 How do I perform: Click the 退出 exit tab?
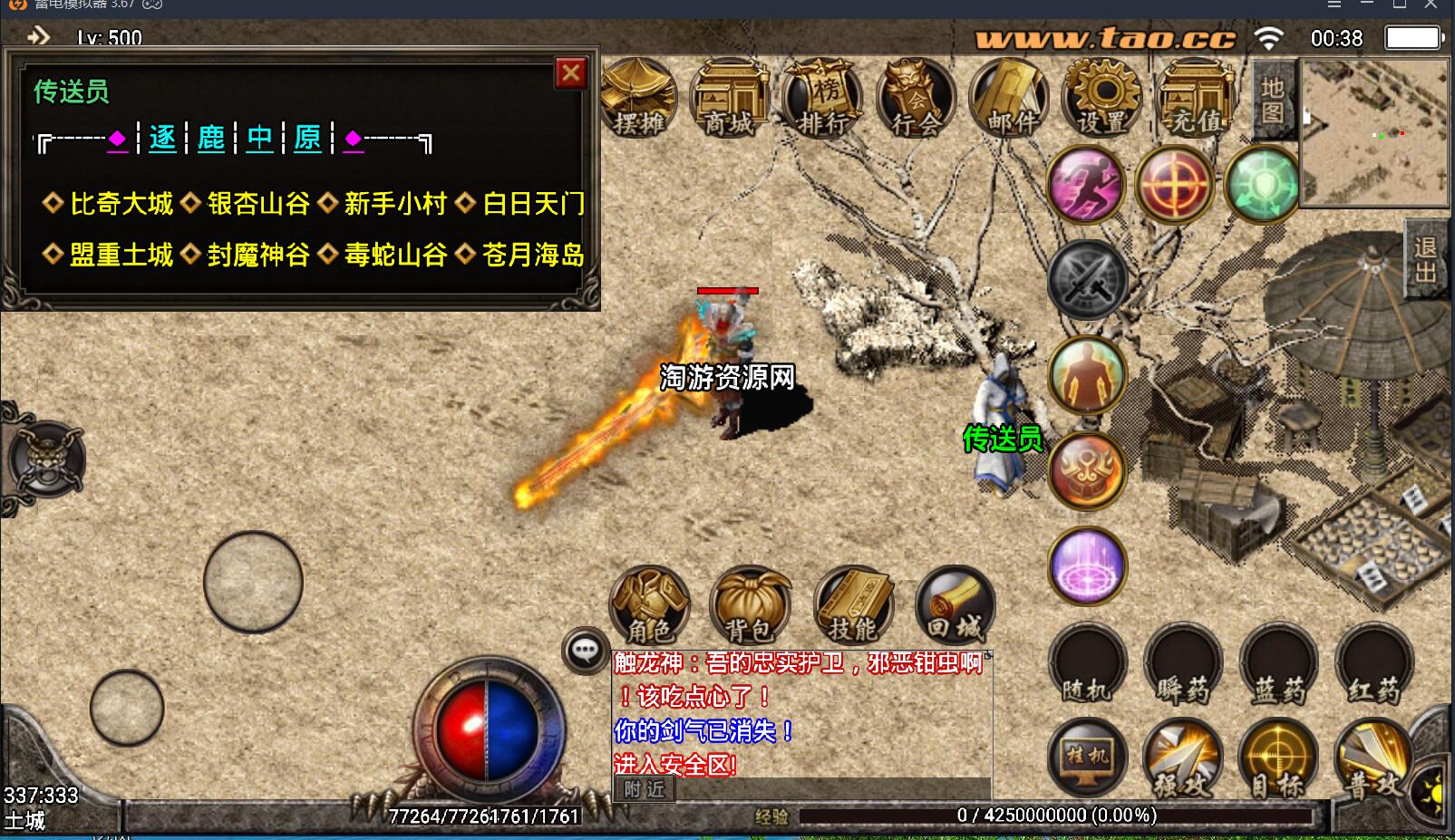[1425, 260]
